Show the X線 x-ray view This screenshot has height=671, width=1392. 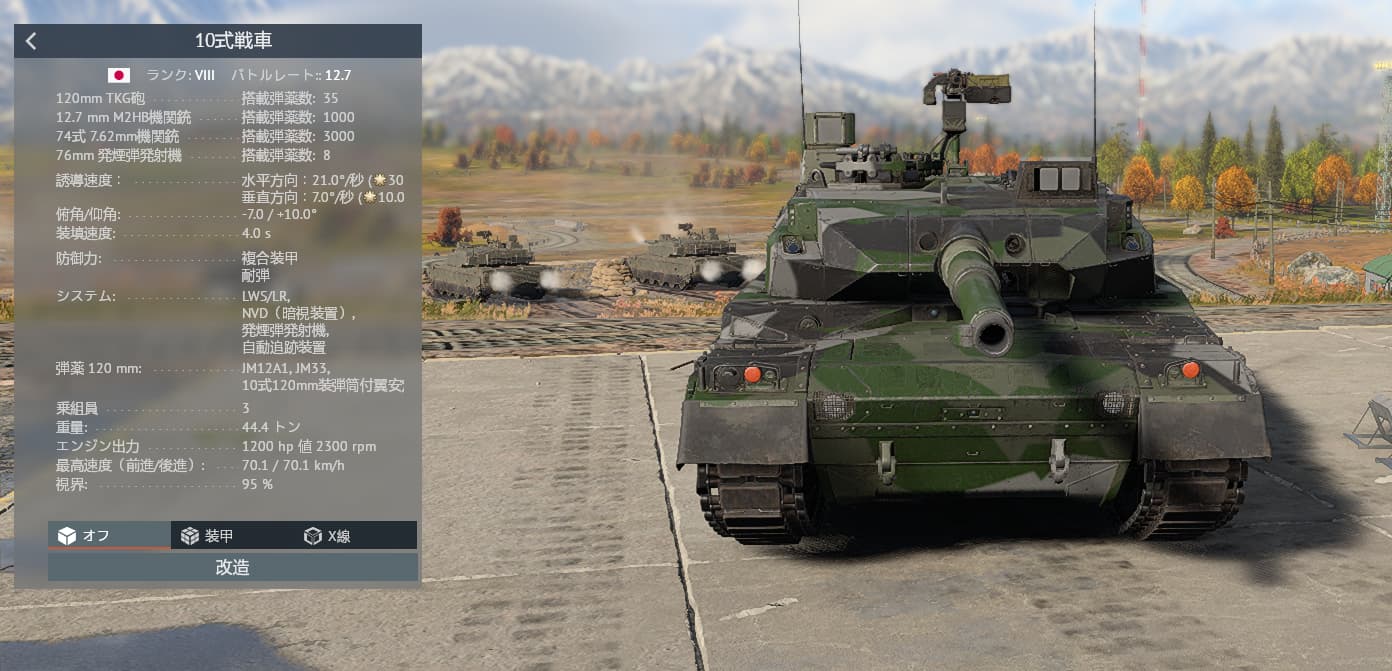pyautogui.click(x=355, y=536)
